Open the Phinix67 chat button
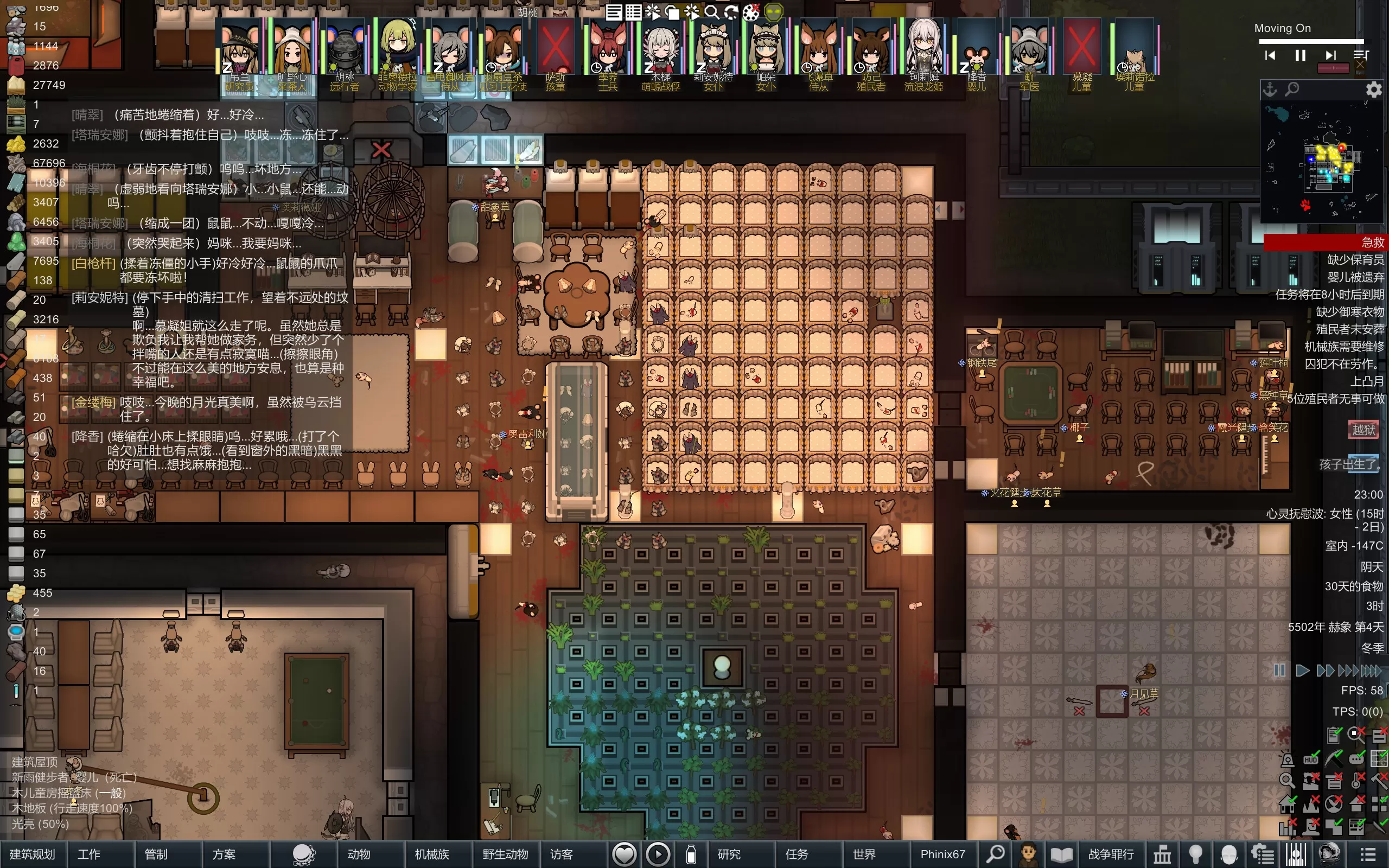1389x868 pixels. click(x=942, y=854)
